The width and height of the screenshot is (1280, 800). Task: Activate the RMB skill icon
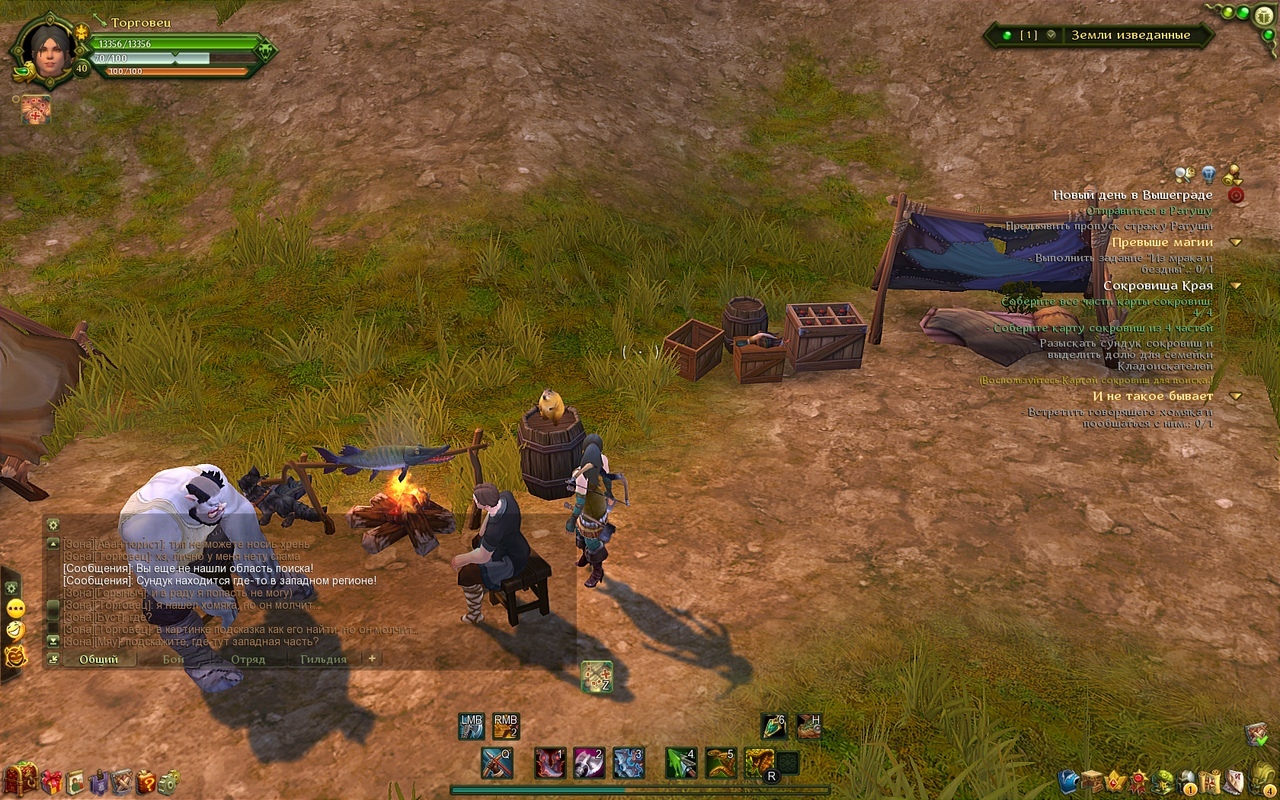pos(506,726)
